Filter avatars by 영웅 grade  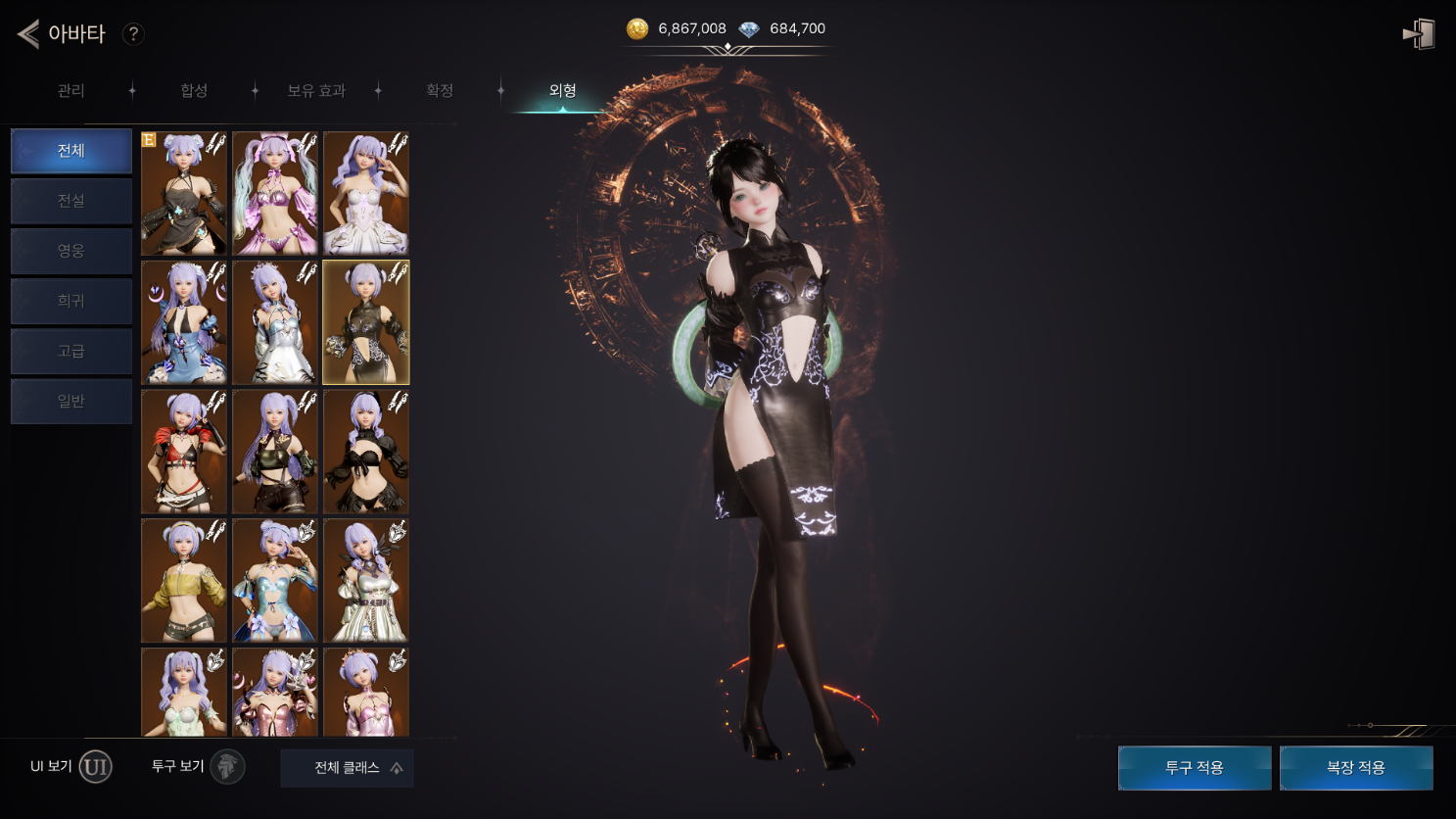71,251
